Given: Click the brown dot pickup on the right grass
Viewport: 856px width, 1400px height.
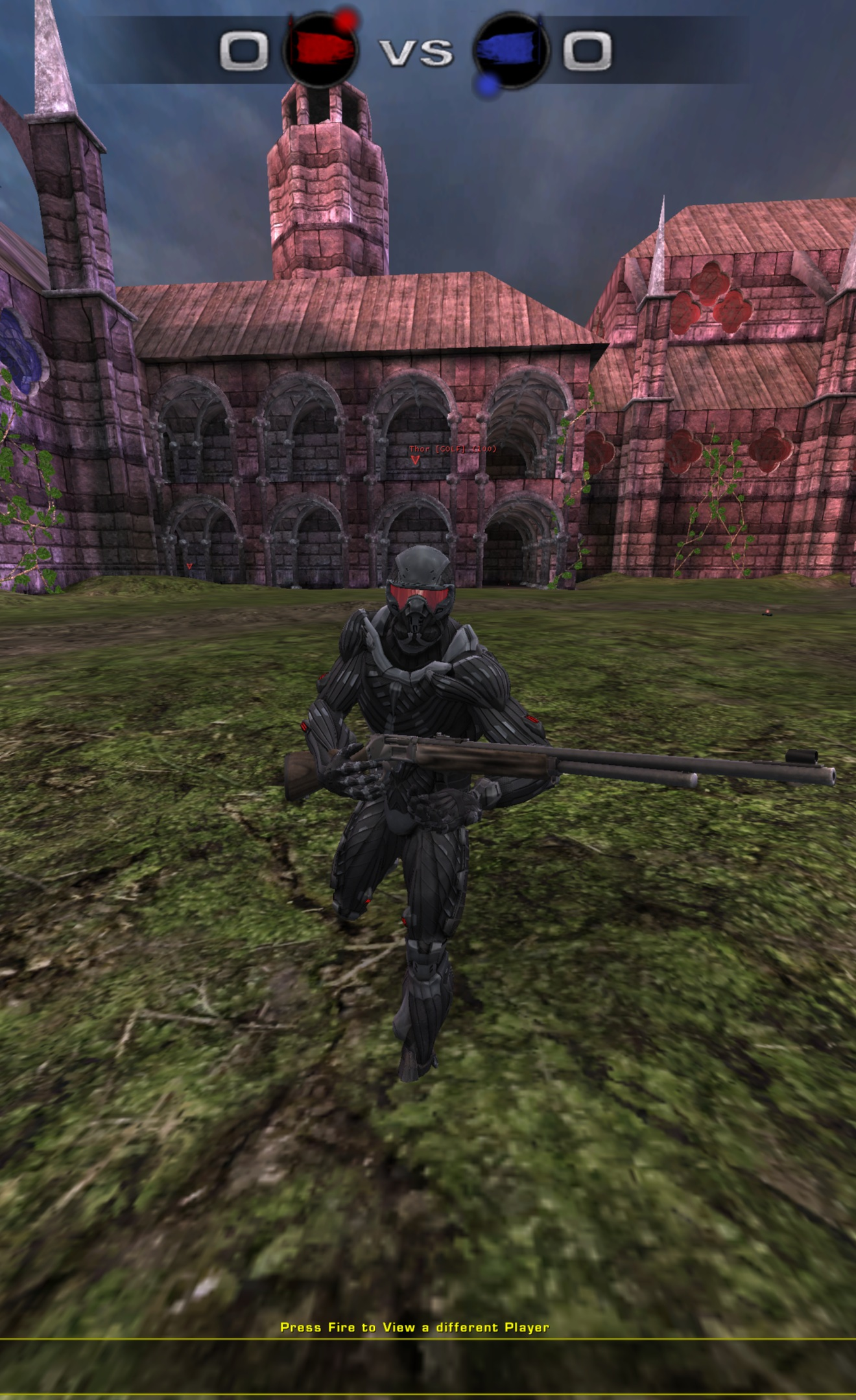Looking at the screenshot, I should pyautogui.click(x=768, y=612).
